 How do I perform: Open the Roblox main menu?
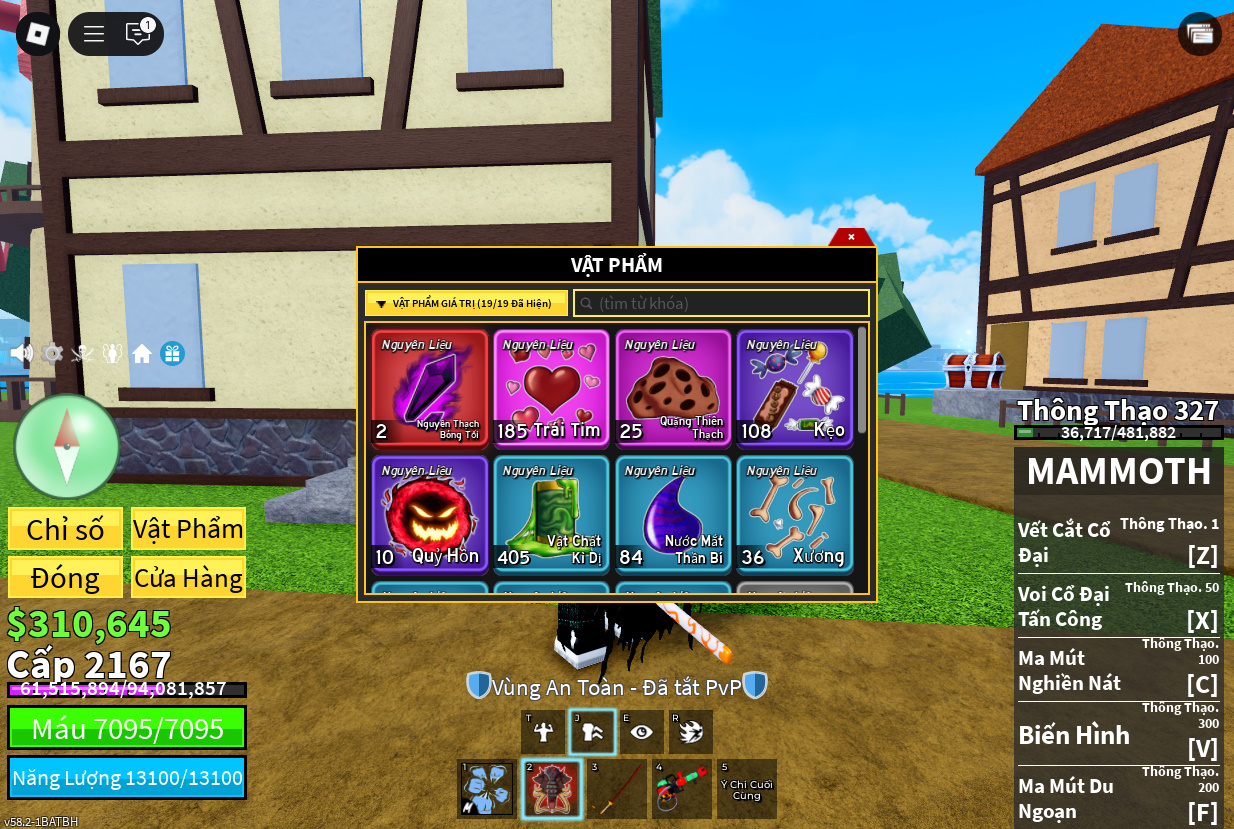pyautogui.click(x=94, y=34)
